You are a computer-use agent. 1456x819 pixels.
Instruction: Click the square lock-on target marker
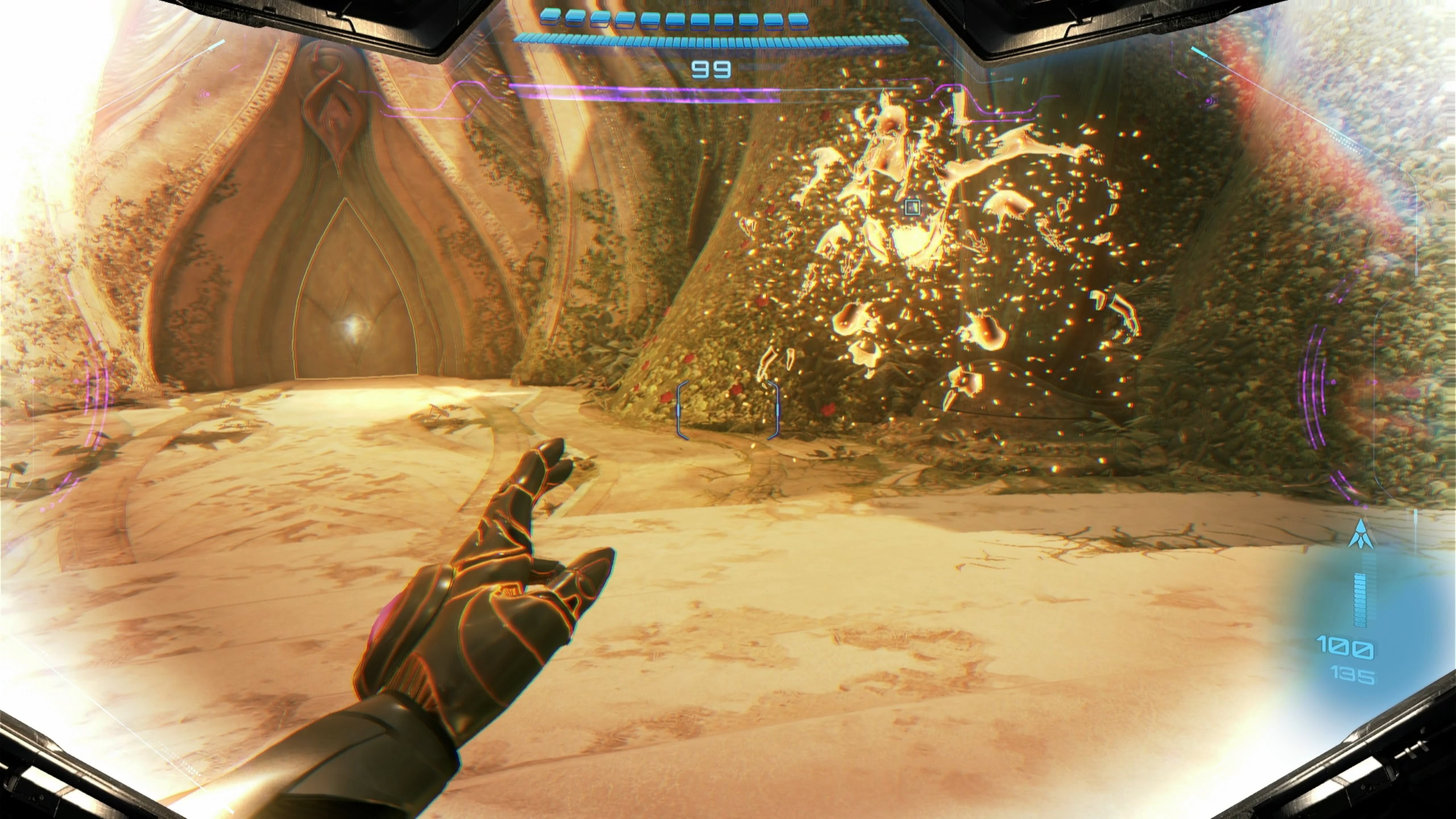[x=912, y=206]
